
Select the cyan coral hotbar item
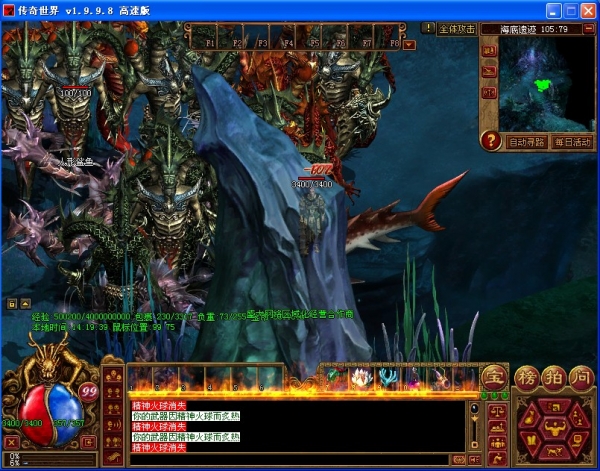386,378
